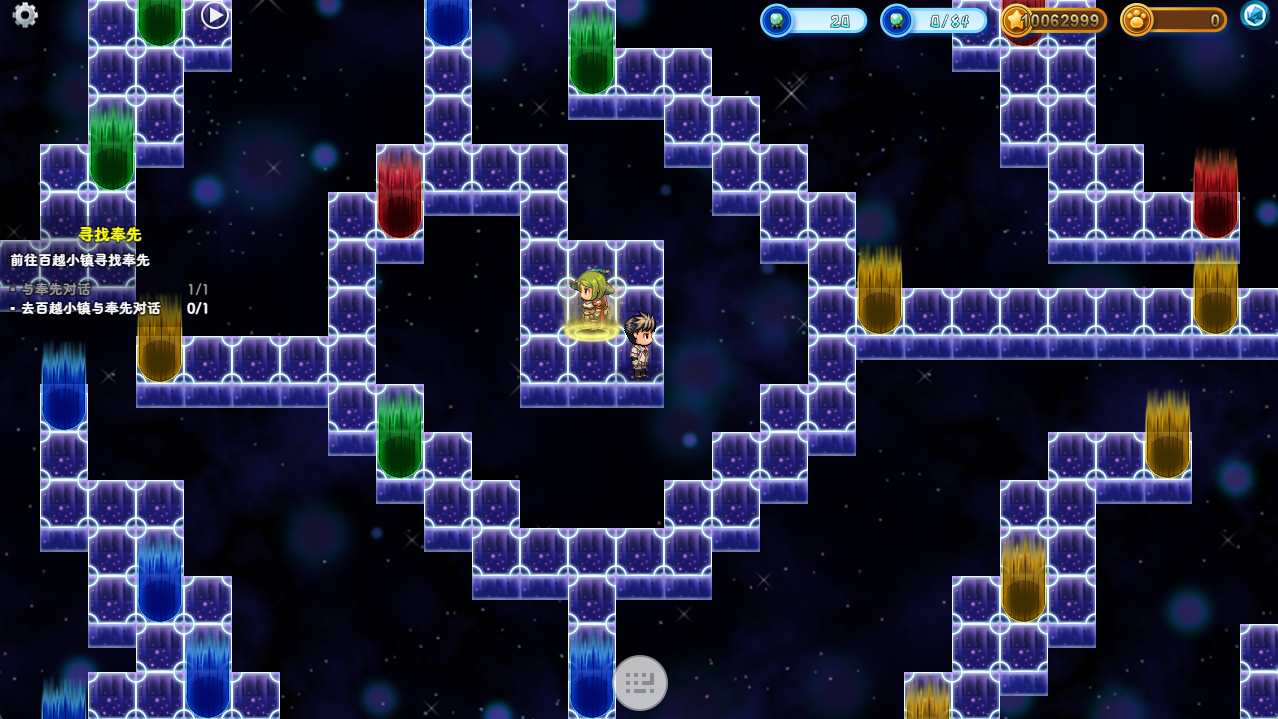Screen dimensions: 1278x719
Task: Tap the blue crystal gem icon
Action: click(x=1255, y=15)
